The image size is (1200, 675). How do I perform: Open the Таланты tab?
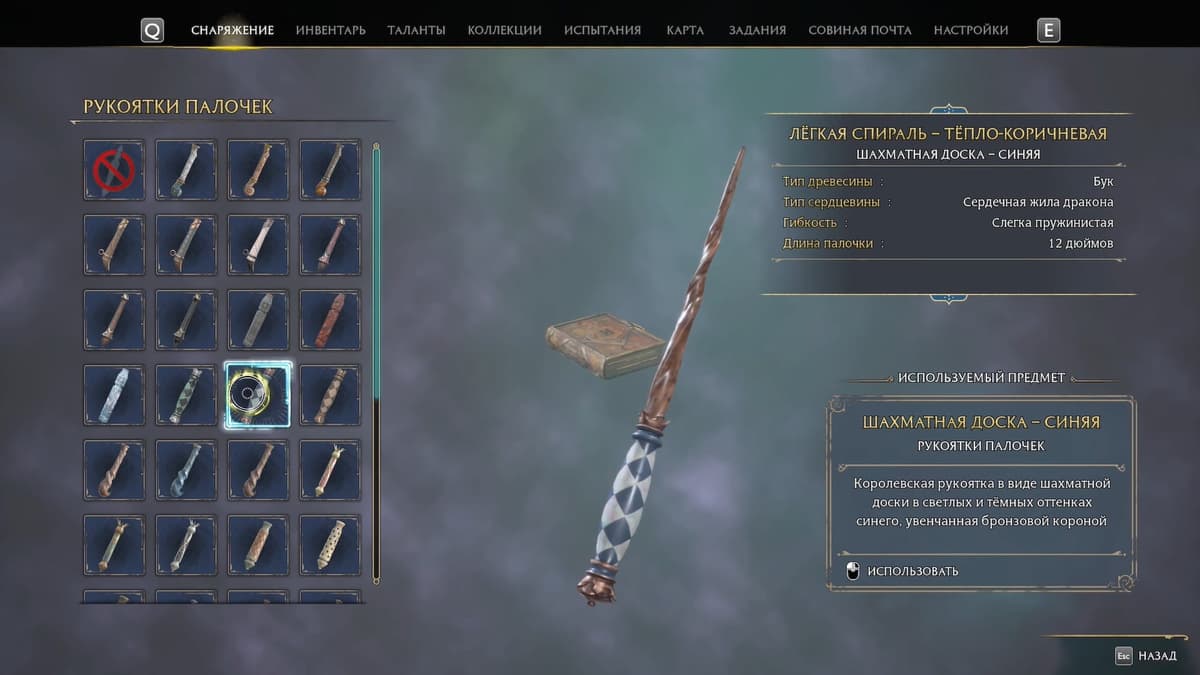[x=416, y=30]
